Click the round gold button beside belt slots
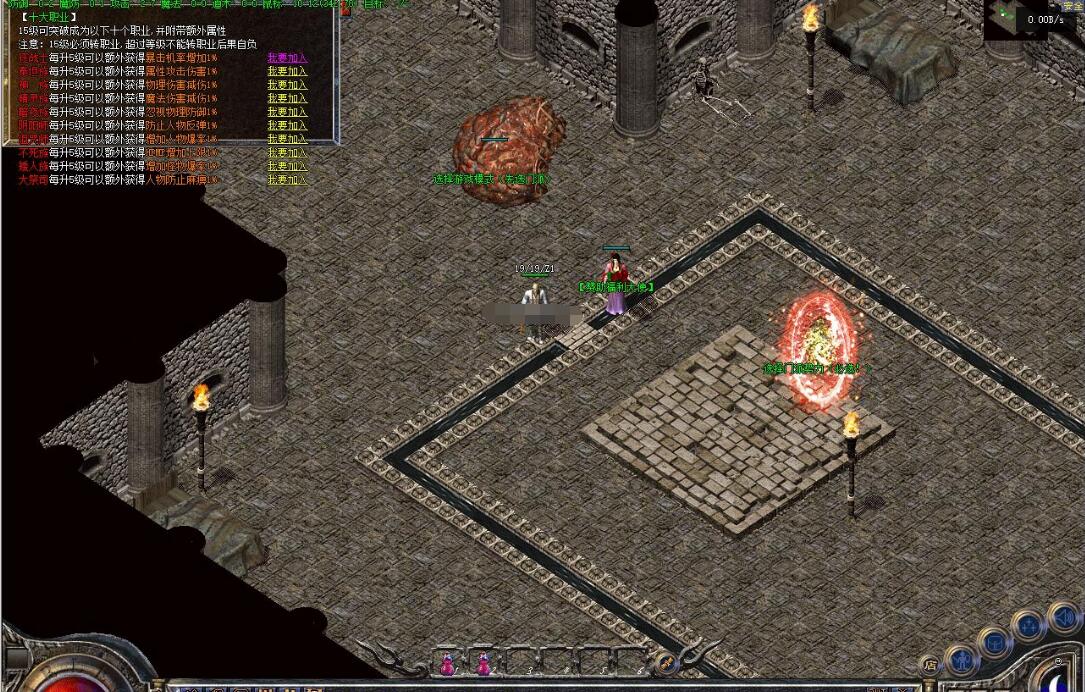The width and height of the screenshot is (1085, 692). (664, 662)
